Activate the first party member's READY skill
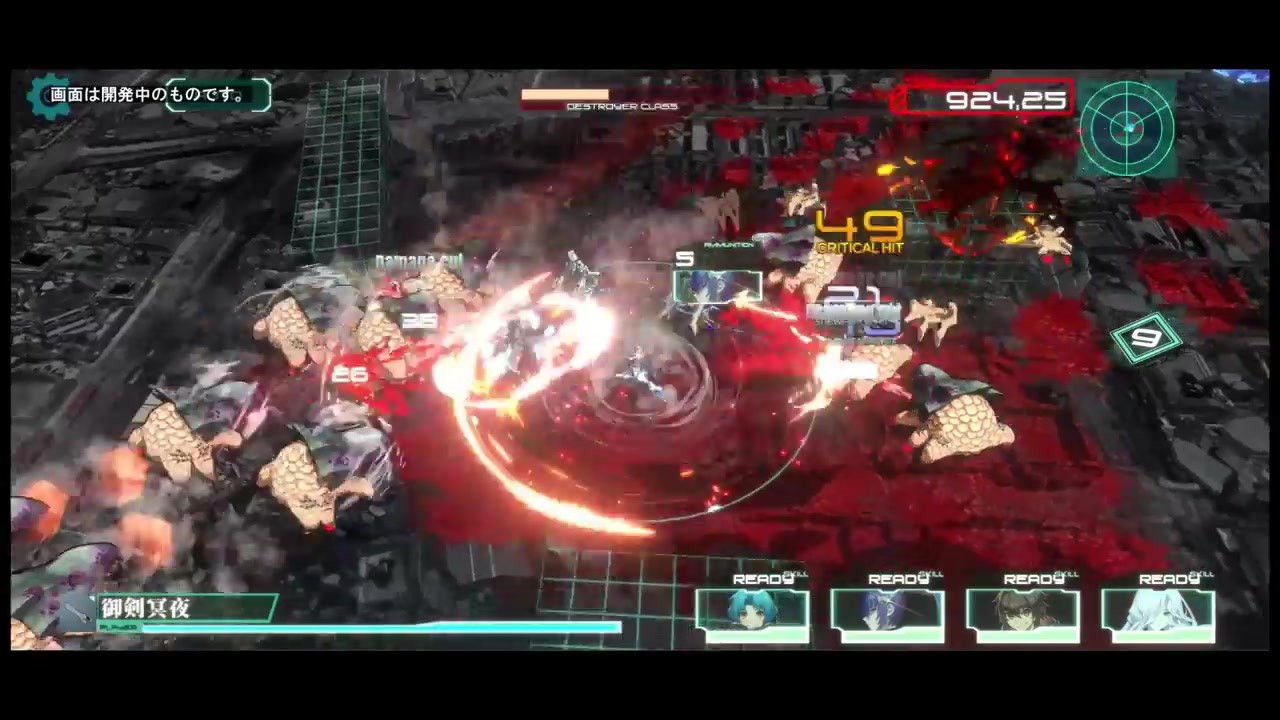The height and width of the screenshot is (720, 1280). [x=762, y=578]
